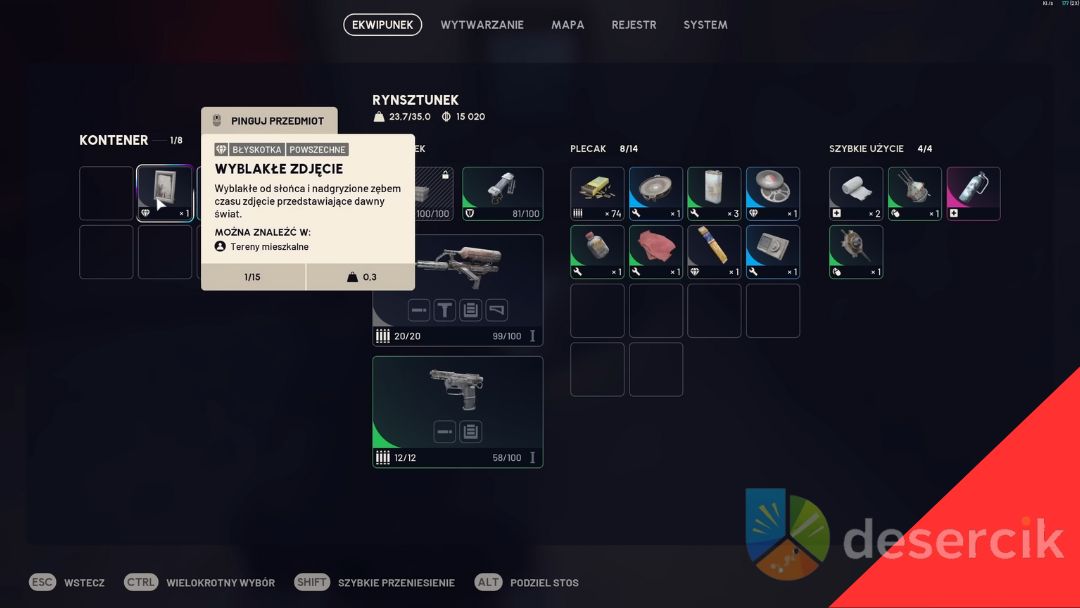Open the System tab

pos(705,25)
